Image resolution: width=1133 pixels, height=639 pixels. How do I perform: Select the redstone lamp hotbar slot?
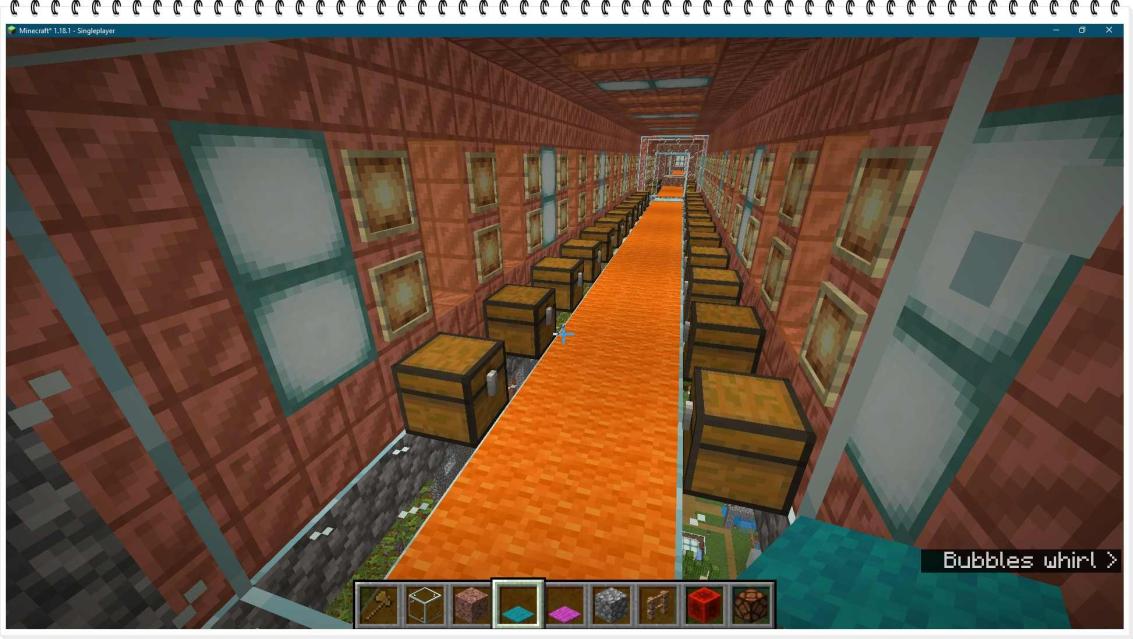(750, 605)
